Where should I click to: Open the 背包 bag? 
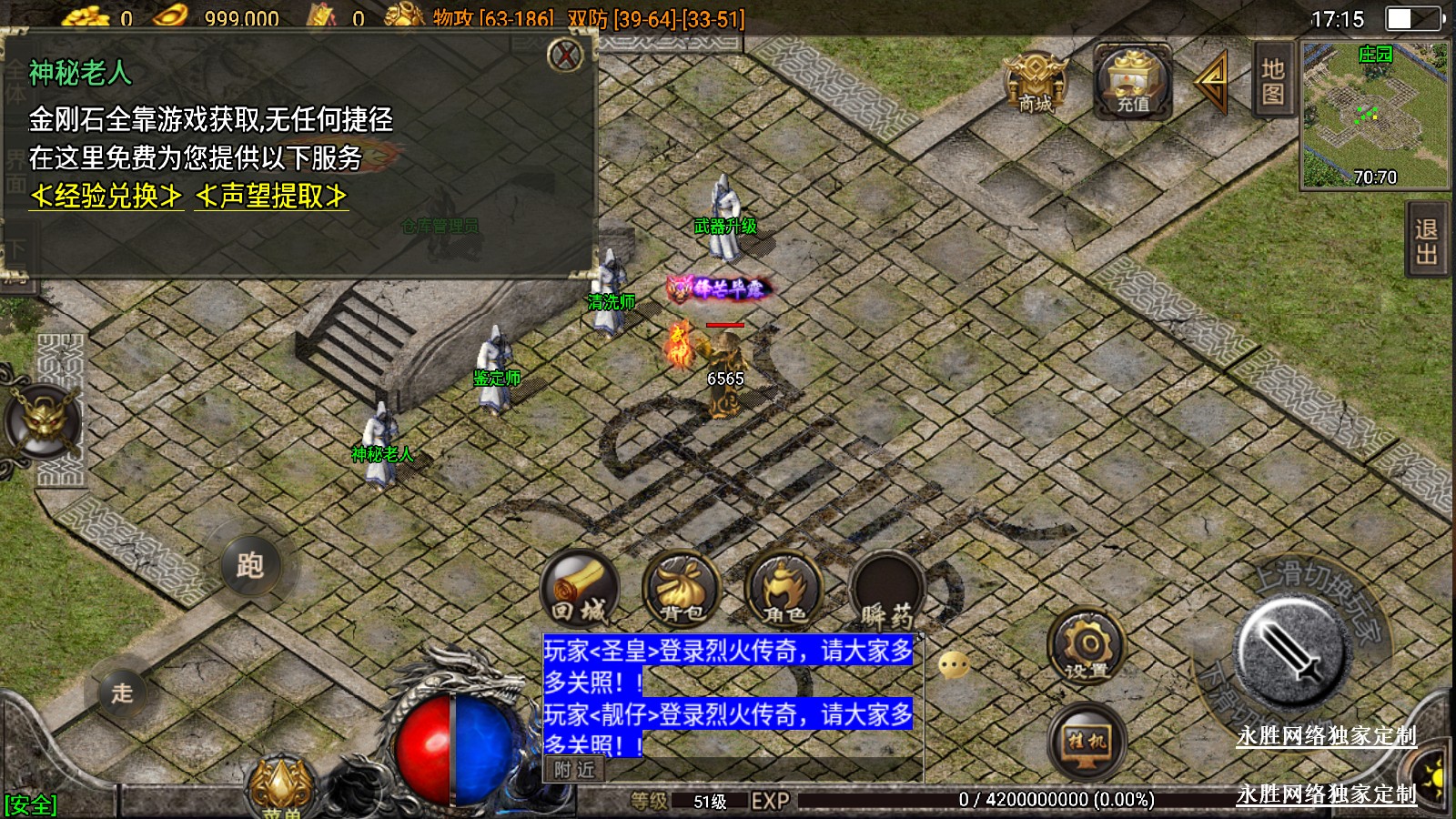682,589
